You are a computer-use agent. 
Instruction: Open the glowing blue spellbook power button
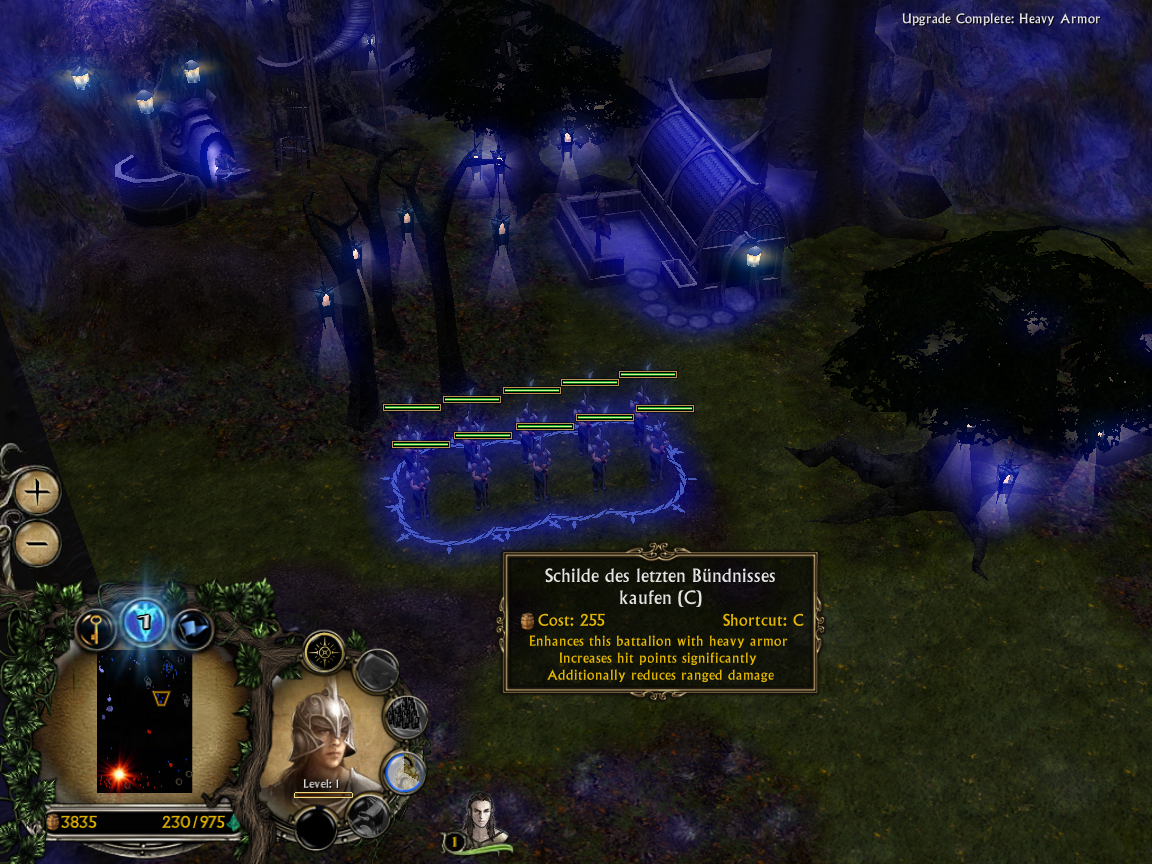tap(145, 623)
